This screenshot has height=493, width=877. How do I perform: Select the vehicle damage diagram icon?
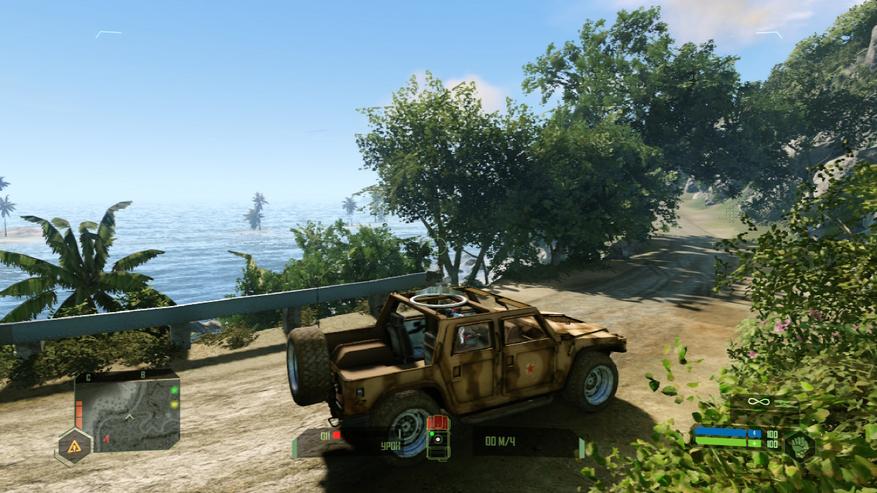[x=437, y=437]
